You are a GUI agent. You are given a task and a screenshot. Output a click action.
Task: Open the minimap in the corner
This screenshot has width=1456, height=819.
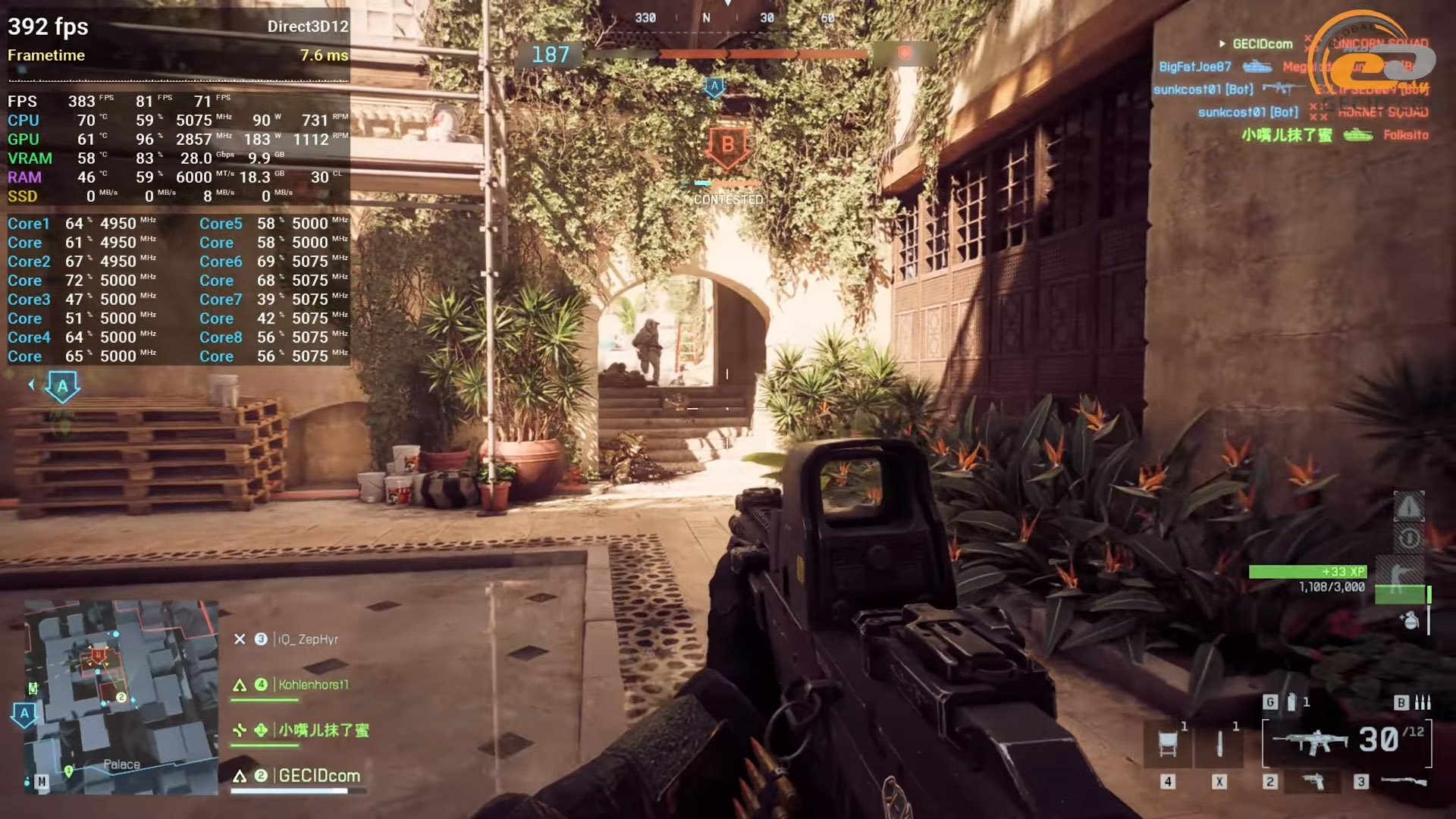pyautogui.click(x=121, y=698)
